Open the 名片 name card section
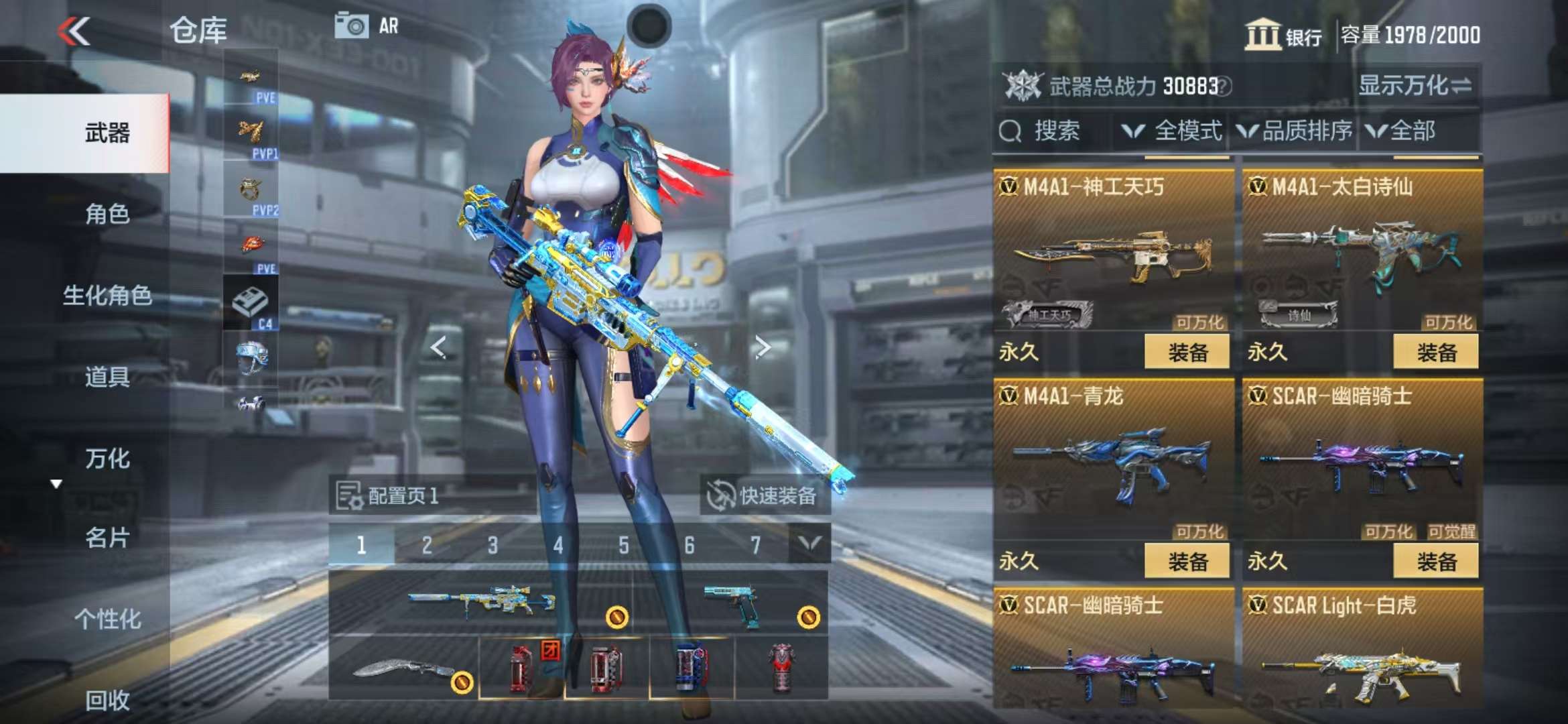Image resolution: width=1568 pixels, height=724 pixels. pyautogui.click(x=107, y=538)
